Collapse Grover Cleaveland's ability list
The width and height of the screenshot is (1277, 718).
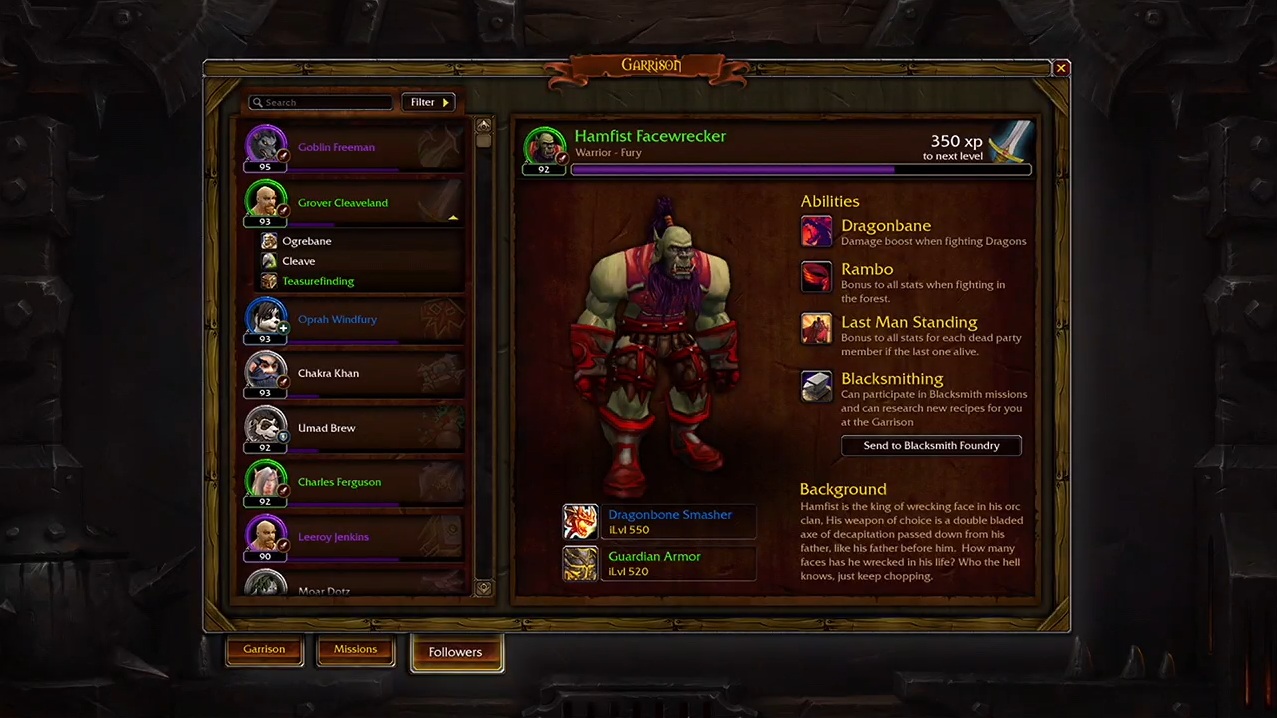(453, 216)
